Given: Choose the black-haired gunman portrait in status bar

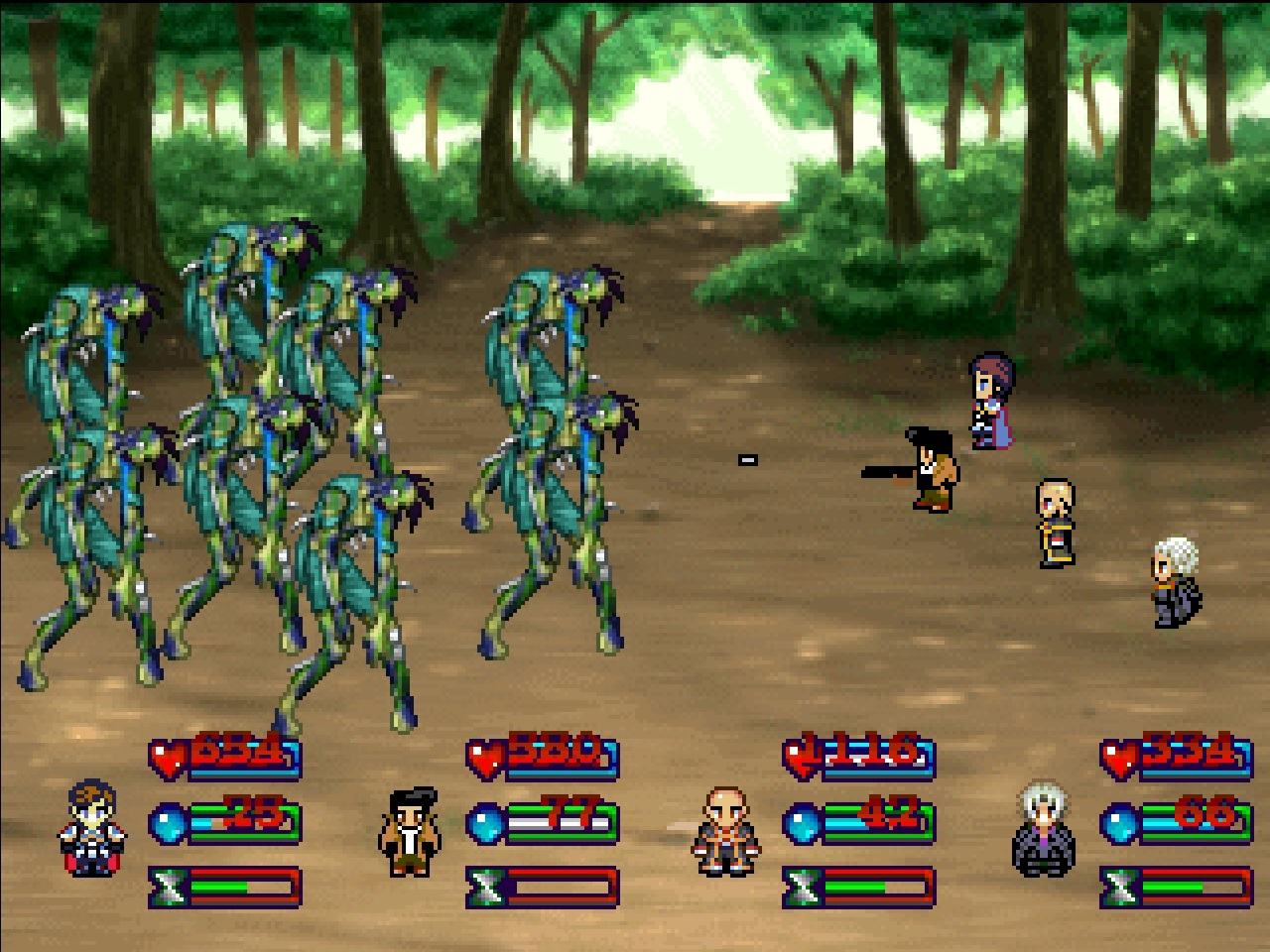Looking at the screenshot, I should pos(410,831).
